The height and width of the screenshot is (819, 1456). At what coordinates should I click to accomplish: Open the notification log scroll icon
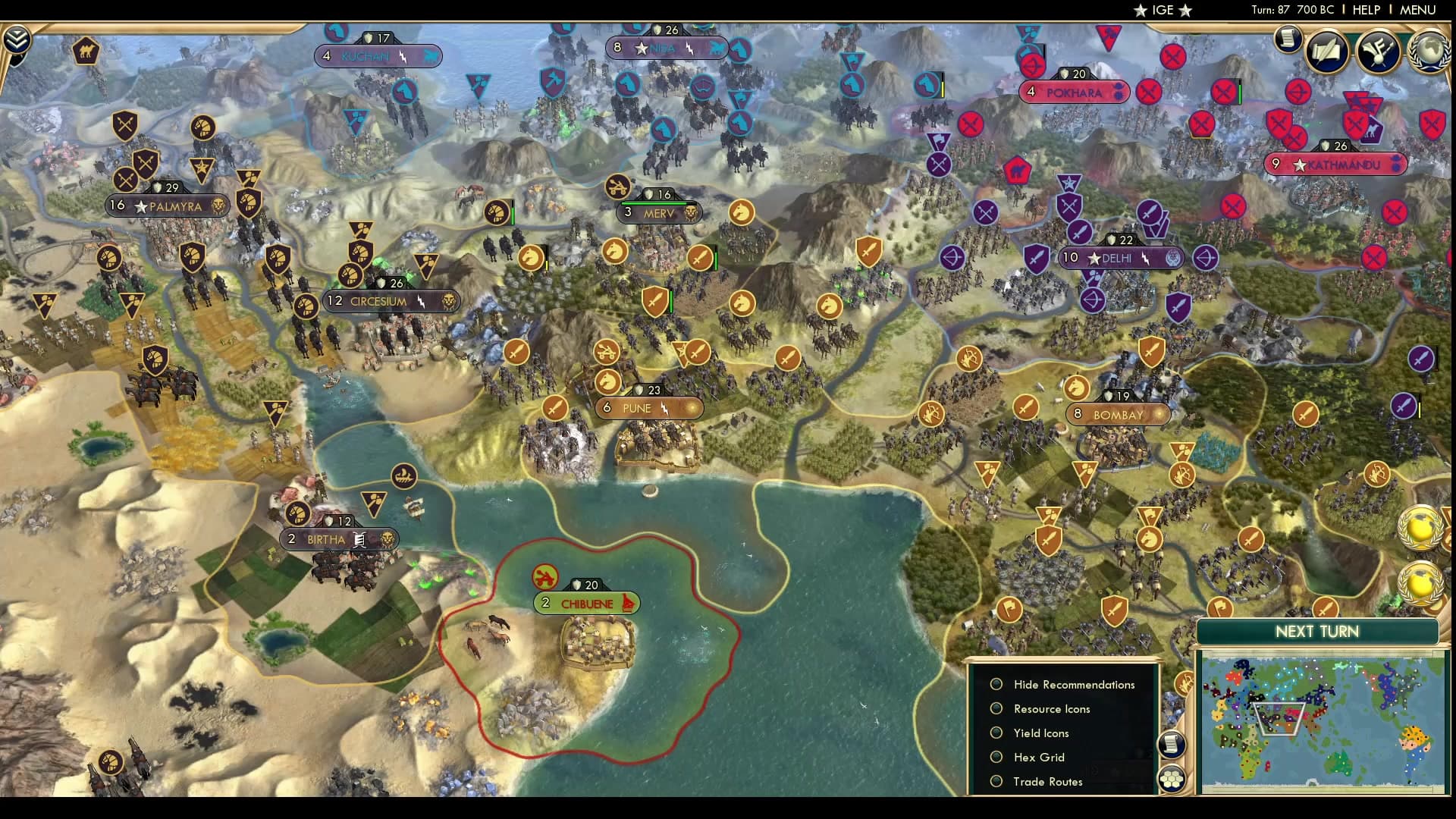pyautogui.click(x=1287, y=39)
